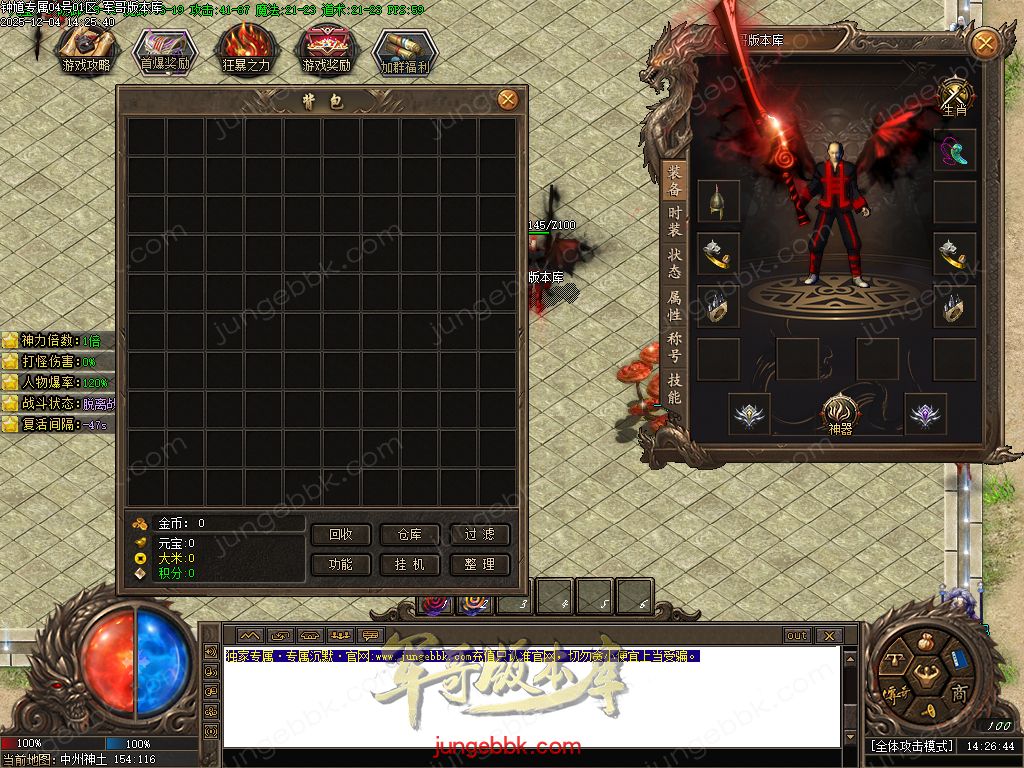The image size is (1024, 768).
Task: Open the 游戏攻略 game guide icon
Action: [x=87, y=51]
